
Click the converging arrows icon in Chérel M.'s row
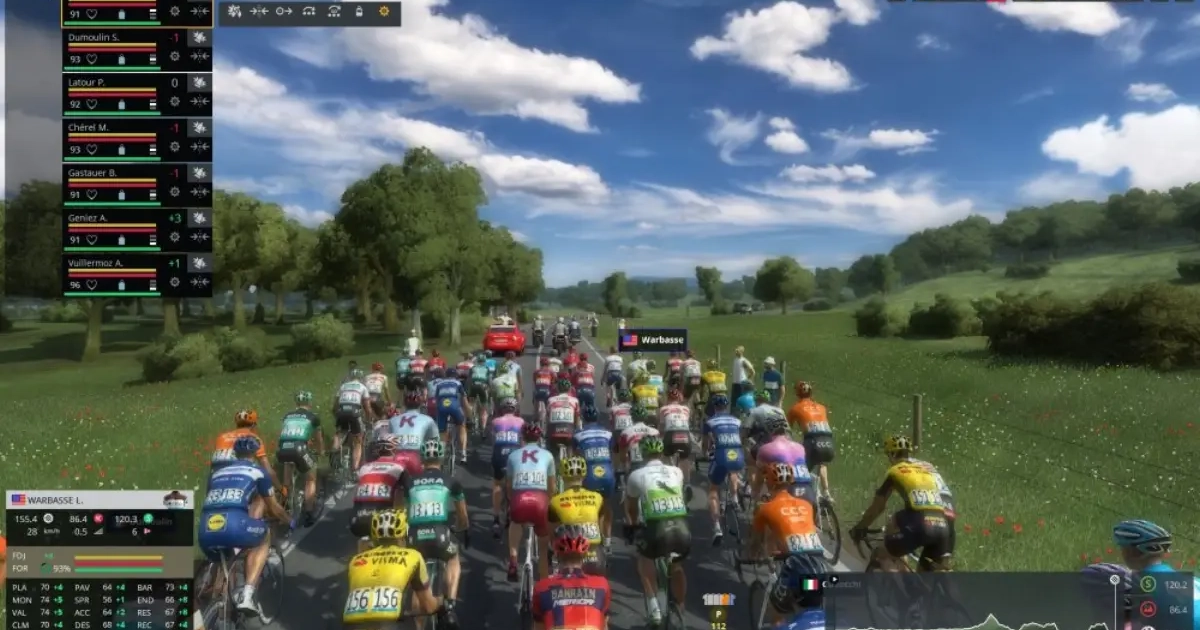point(200,147)
